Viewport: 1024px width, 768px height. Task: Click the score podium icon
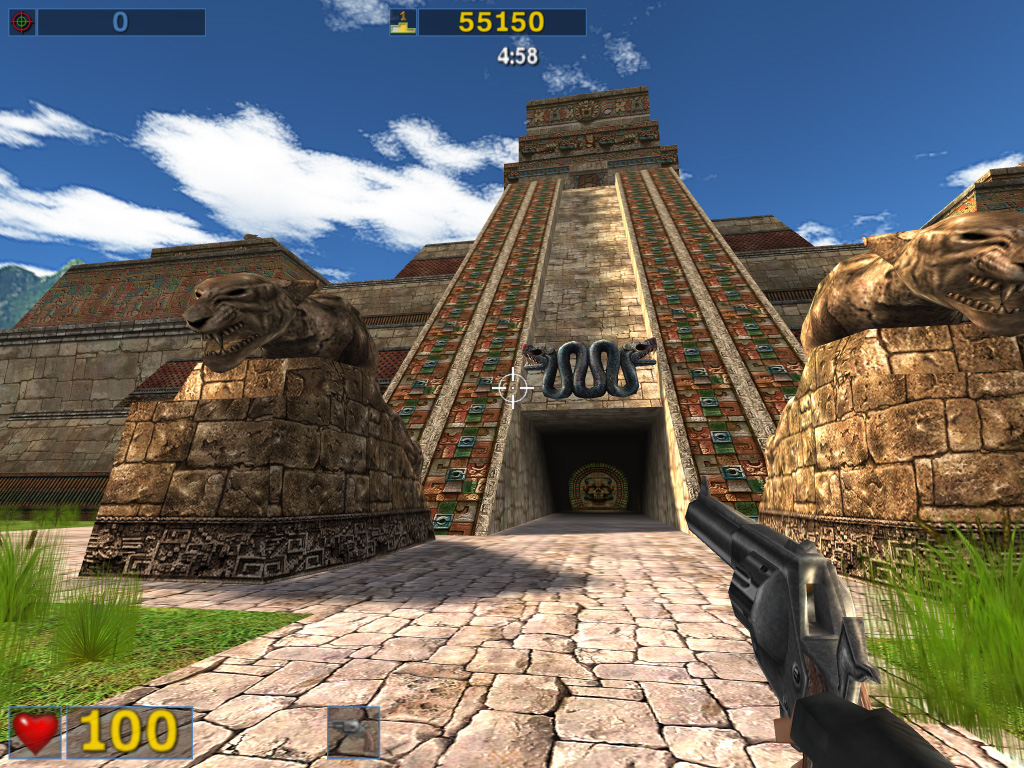[403, 22]
